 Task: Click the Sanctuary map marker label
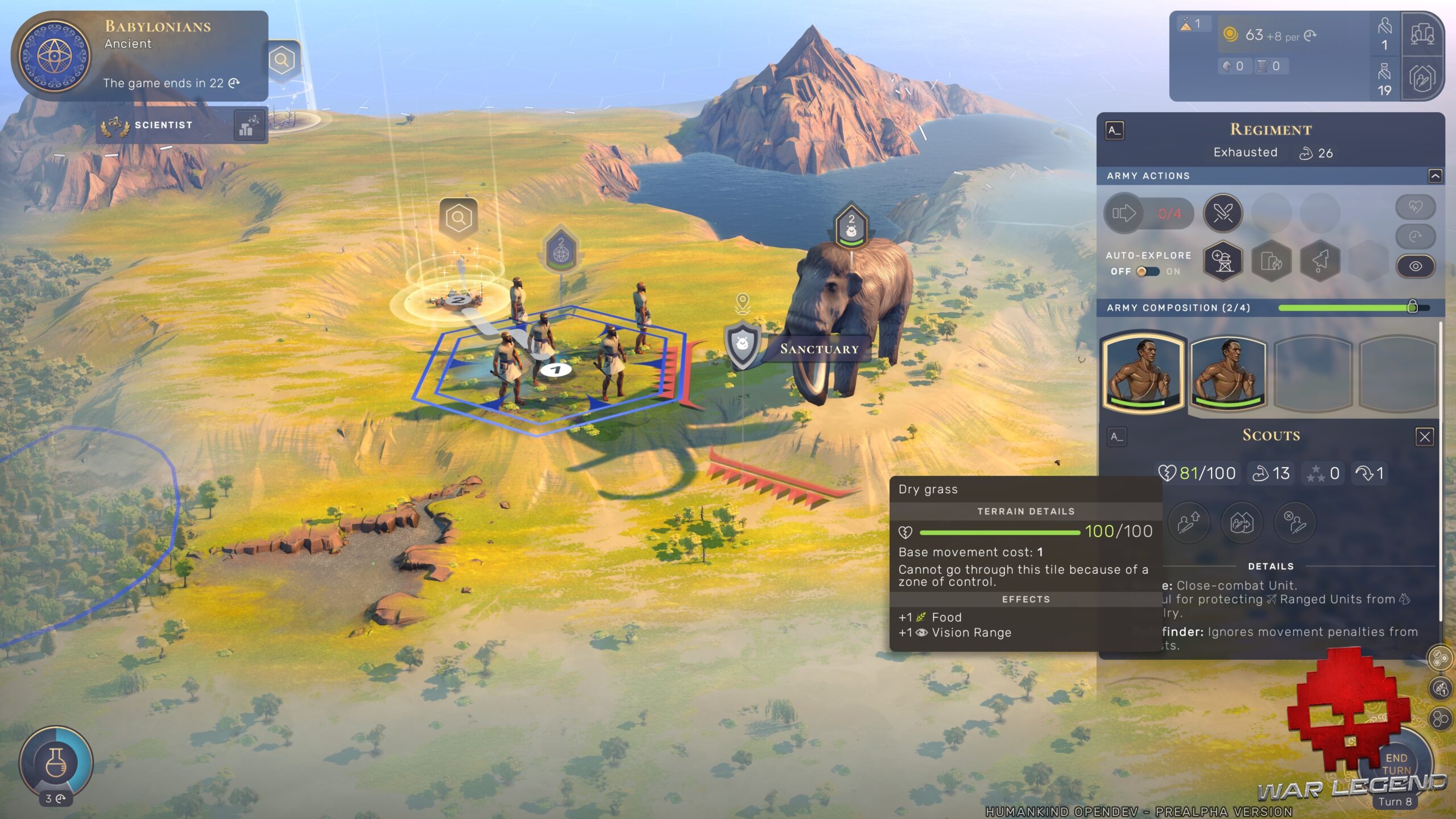point(818,349)
